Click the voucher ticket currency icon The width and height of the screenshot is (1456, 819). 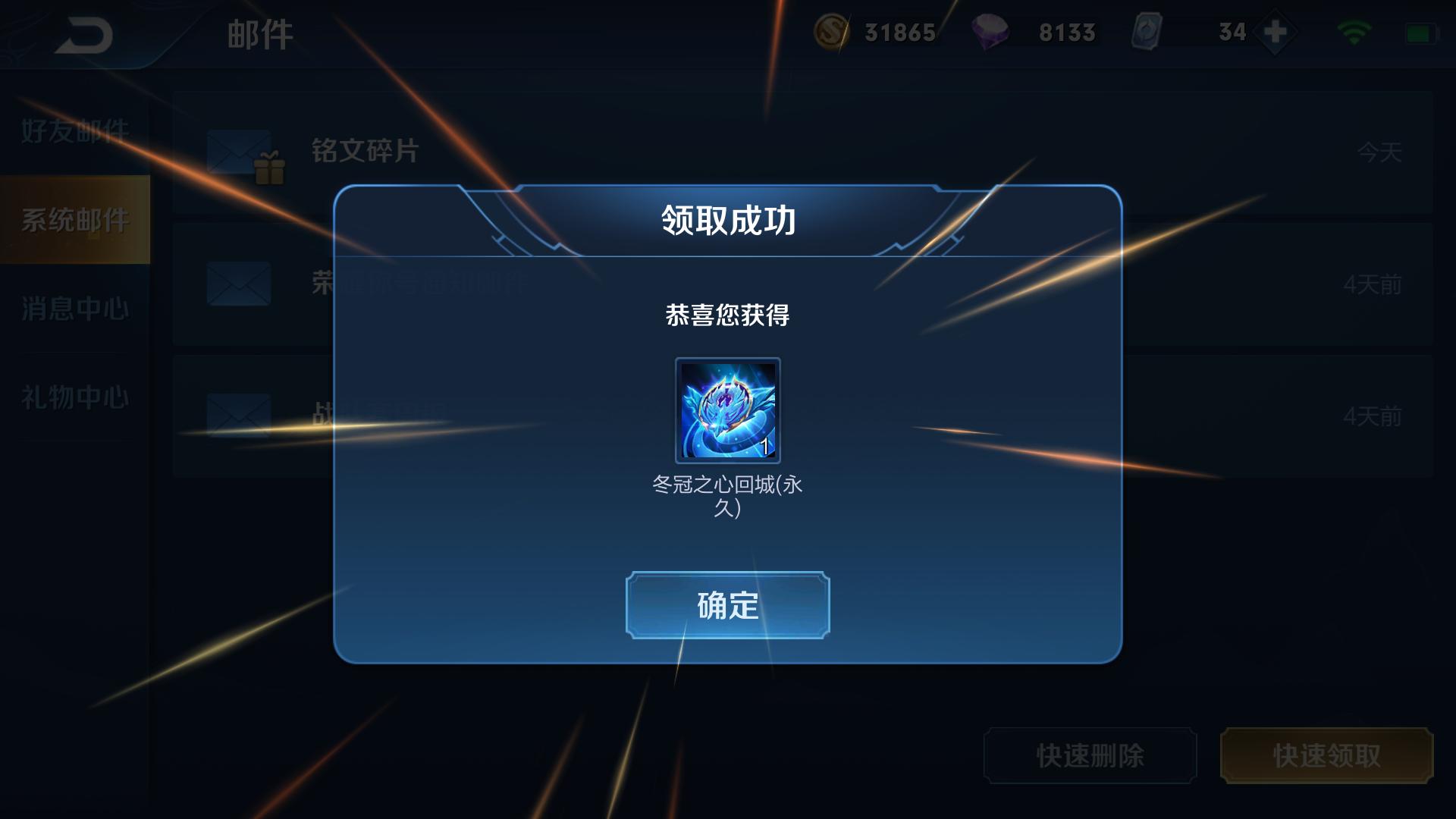coord(1147,32)
